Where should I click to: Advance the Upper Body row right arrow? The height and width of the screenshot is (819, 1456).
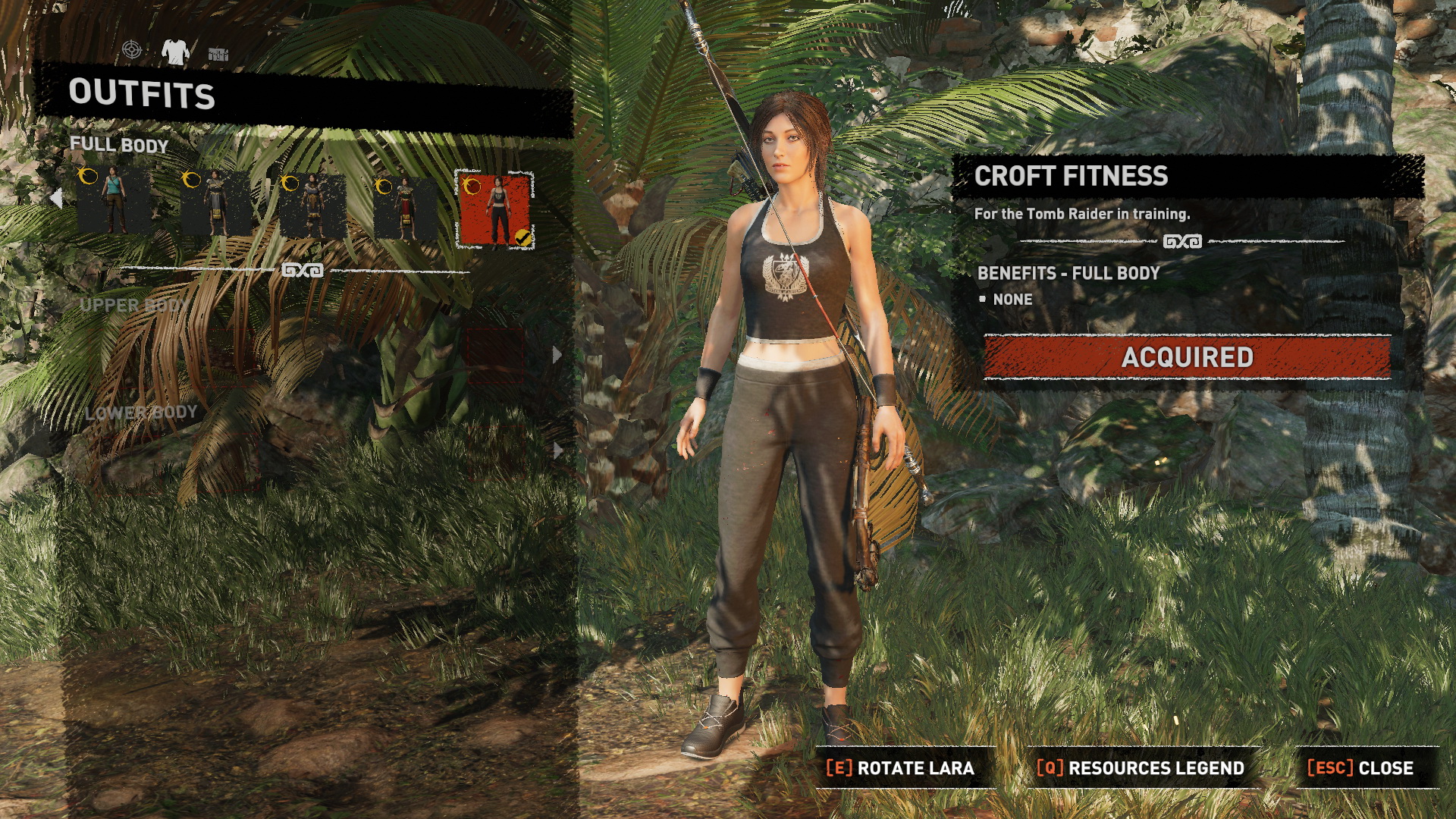click(557, 354)
